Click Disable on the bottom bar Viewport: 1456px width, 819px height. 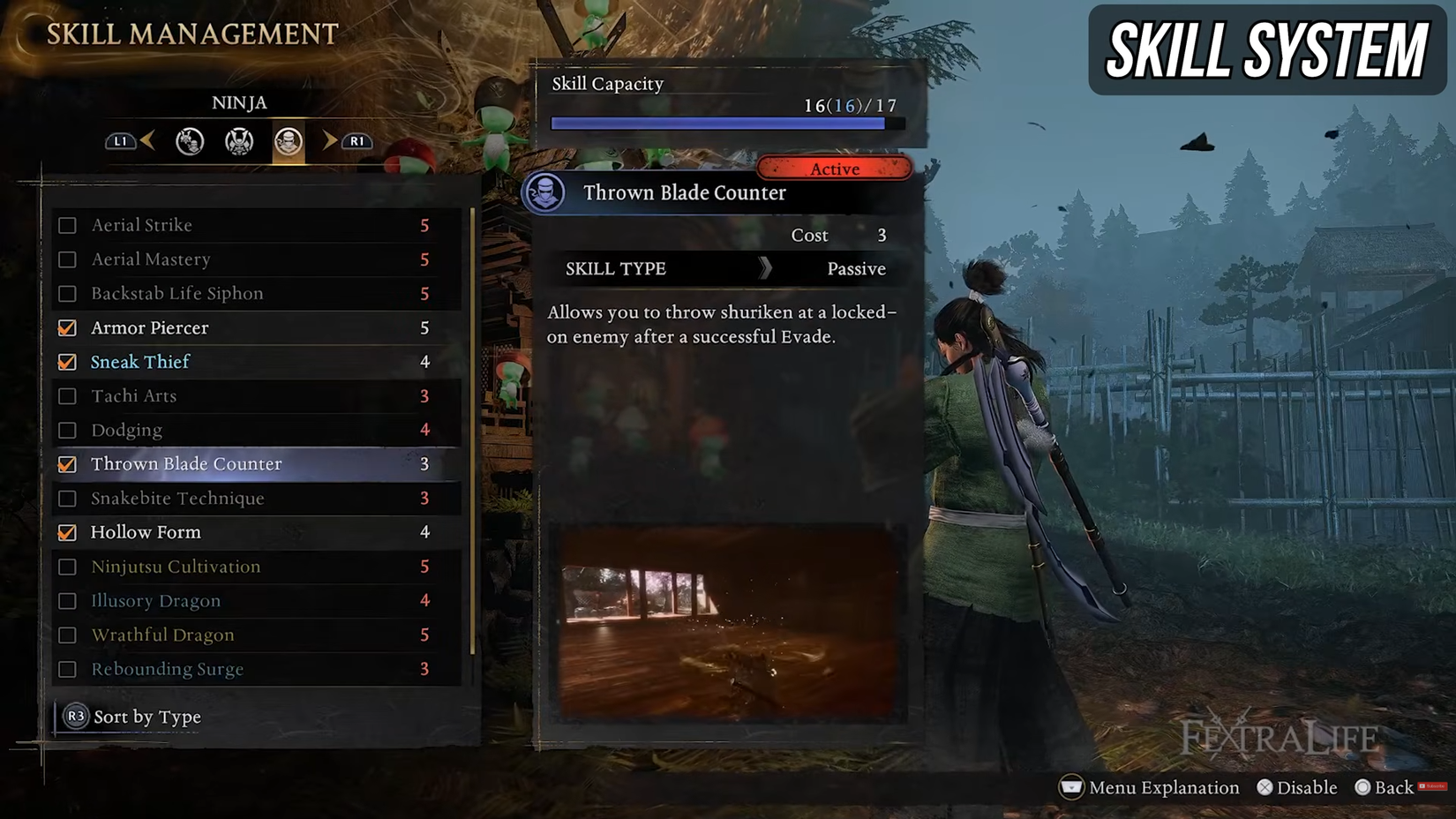pos(1297,787)
